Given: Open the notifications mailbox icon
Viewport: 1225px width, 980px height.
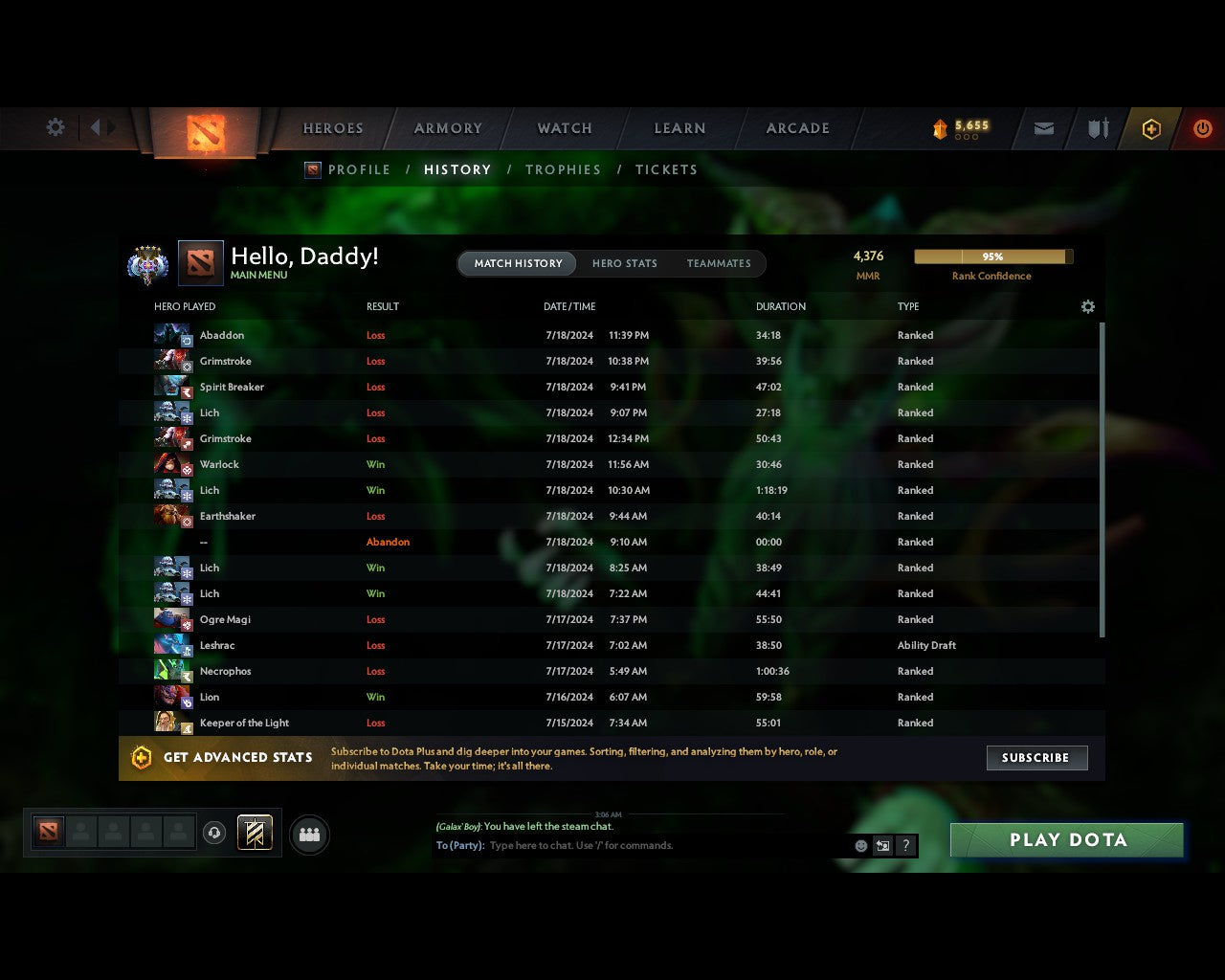Looking at the screenshot, I should coord(1043,128).
